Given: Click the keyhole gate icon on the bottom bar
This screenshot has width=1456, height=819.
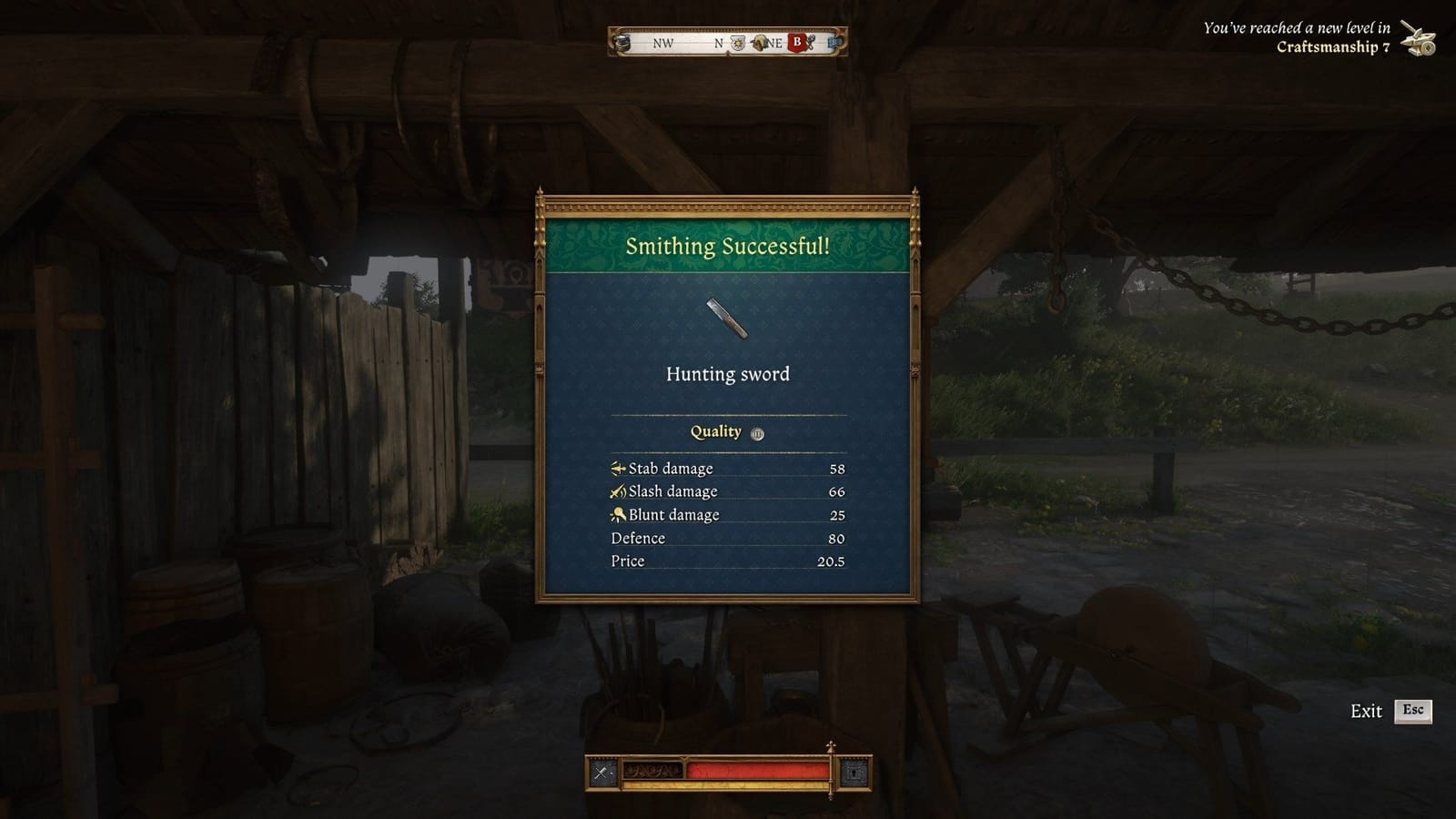Looking at the screenshot, I should tap(854, 773).
